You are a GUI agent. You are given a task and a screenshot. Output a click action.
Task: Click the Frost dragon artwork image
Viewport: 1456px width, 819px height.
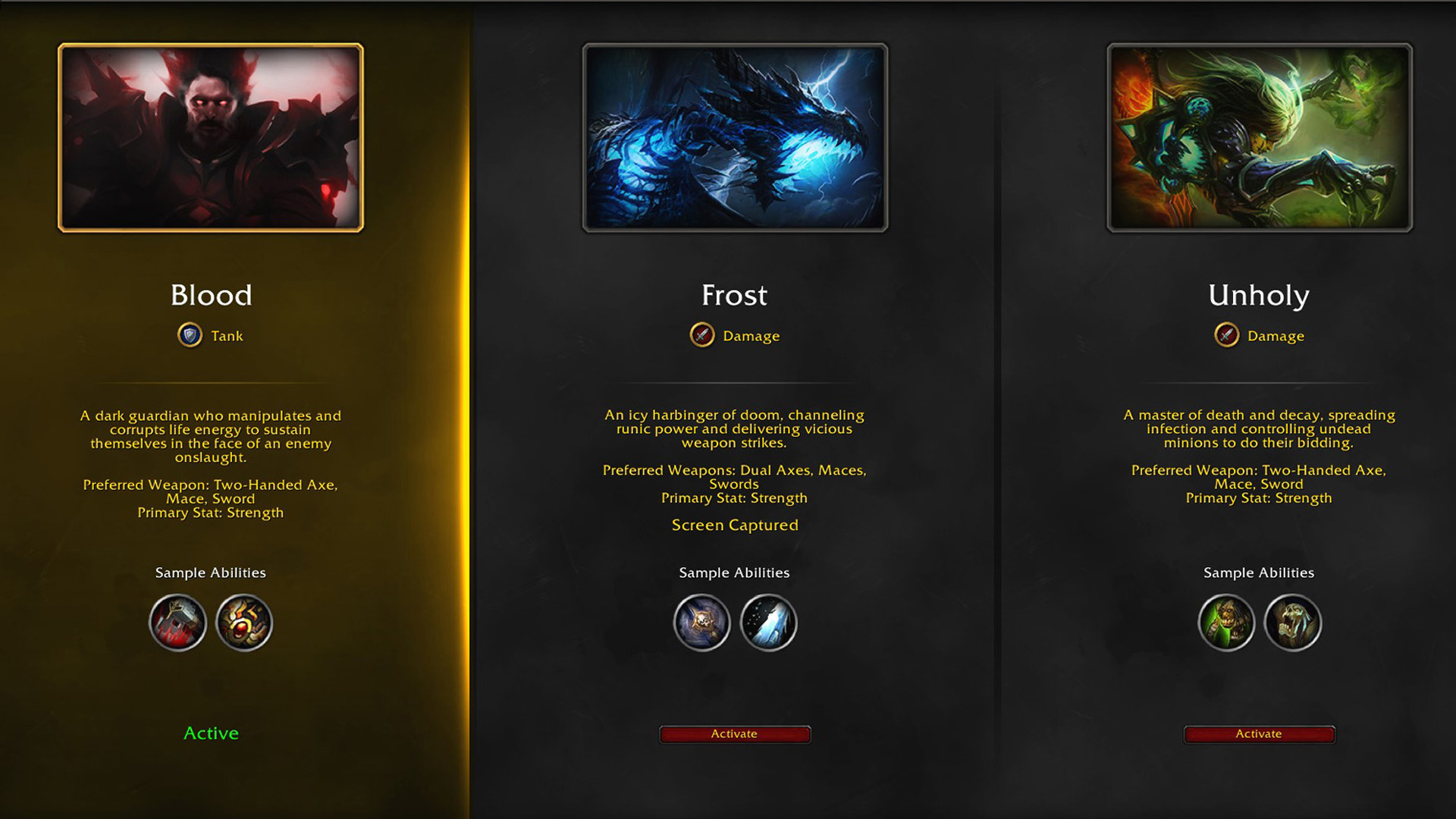(734, 137)
